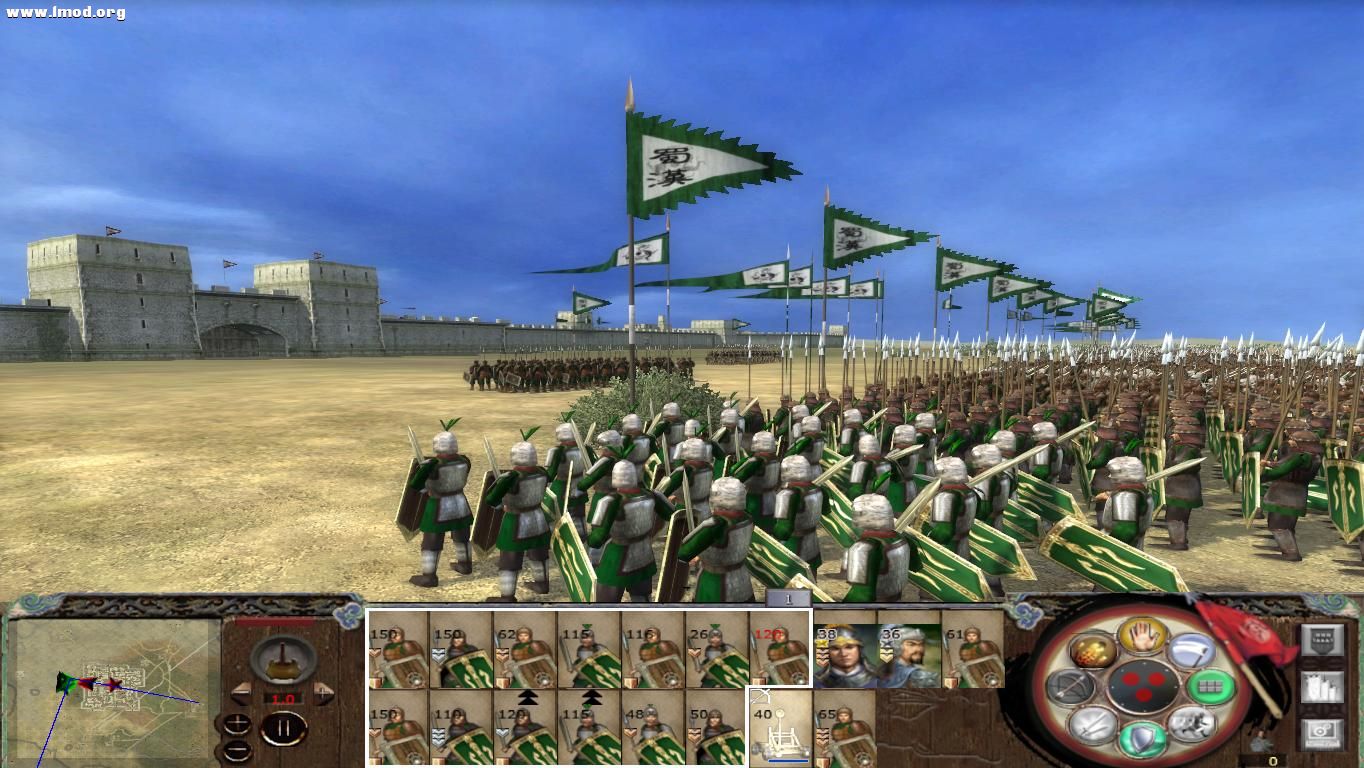Activate flaming missiles with the fire orb icon
This screenshot has height=768, width=1364.
1092,652
